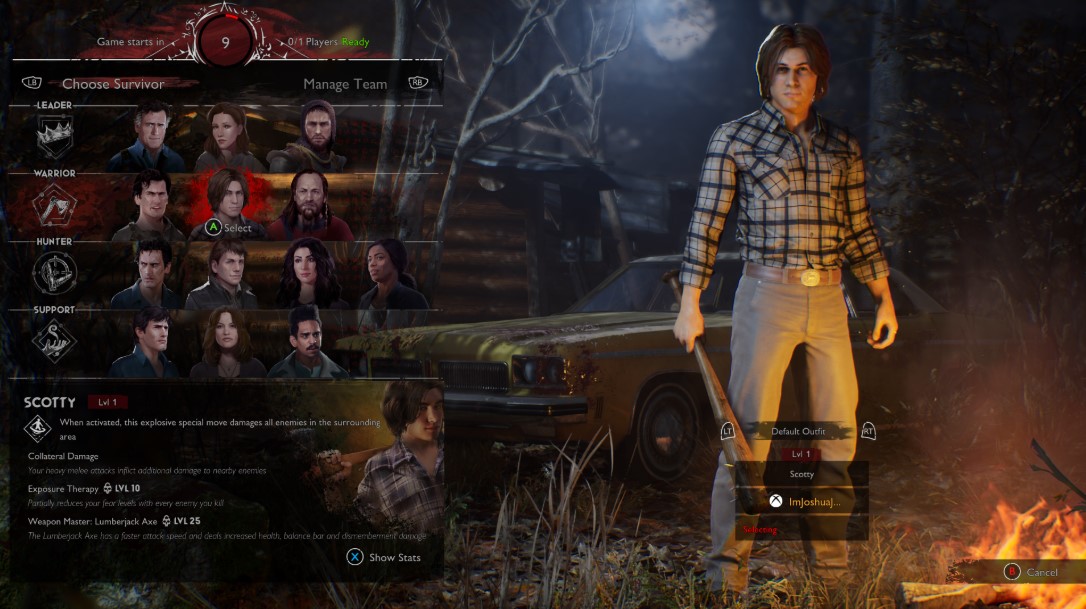Viewport: 1086px width, 609px height.
Task: Choose the red-haired woman in the Leader row
Action: pos(228,136)
